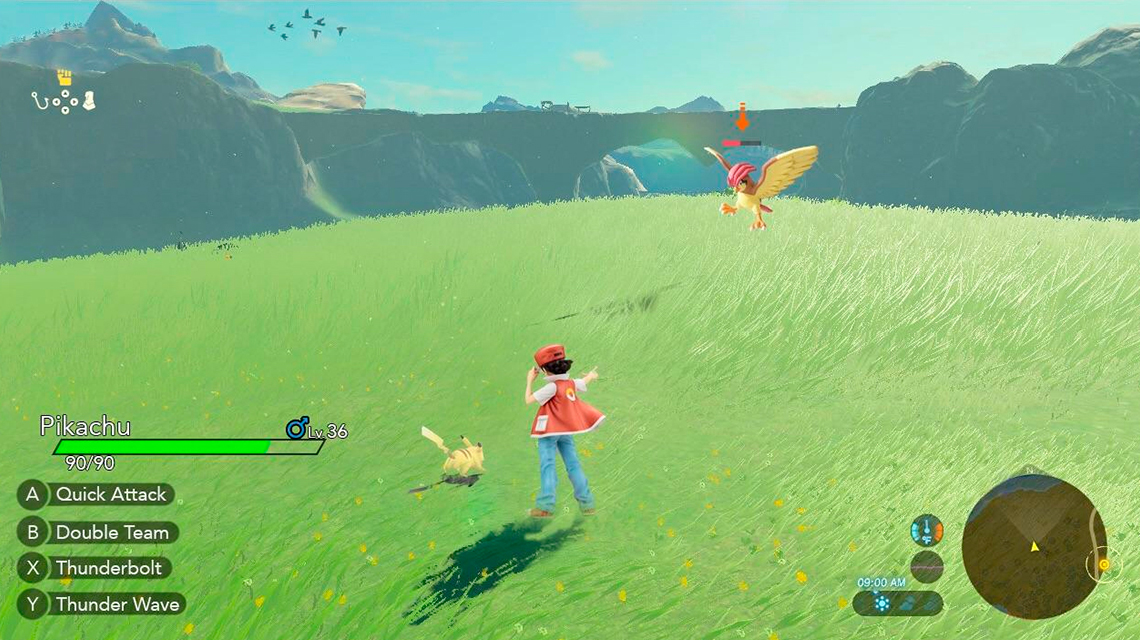
Task: Activate the Thunder Wave move
Action: click(x=101, y=604)
